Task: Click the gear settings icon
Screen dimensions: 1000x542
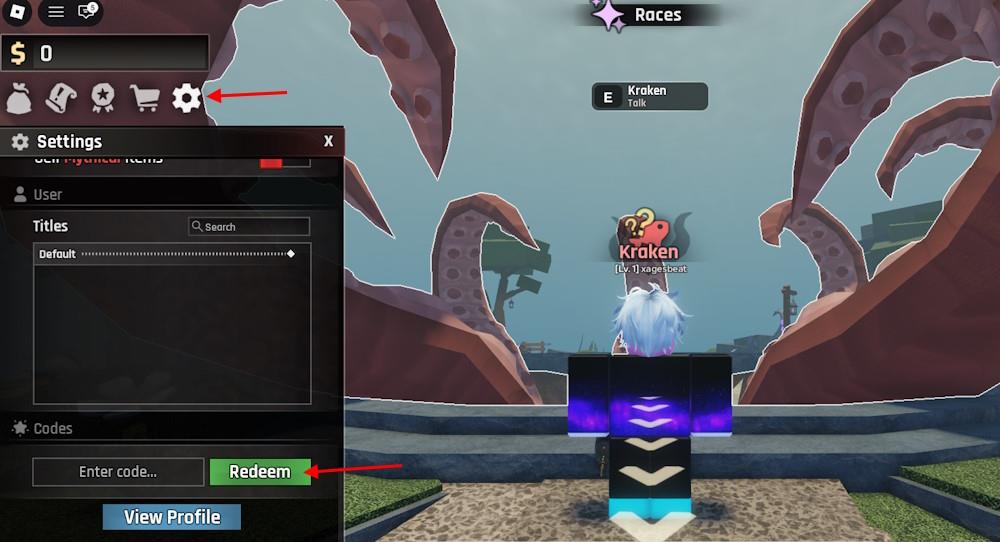Action: (186, 98)
